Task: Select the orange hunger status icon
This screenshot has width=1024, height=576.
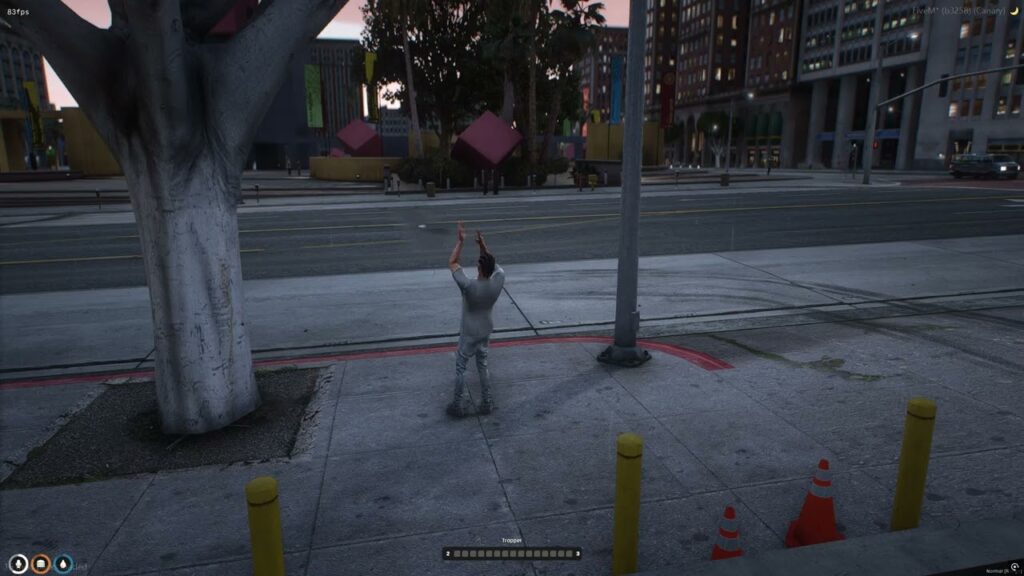Action: pos(40,565)
